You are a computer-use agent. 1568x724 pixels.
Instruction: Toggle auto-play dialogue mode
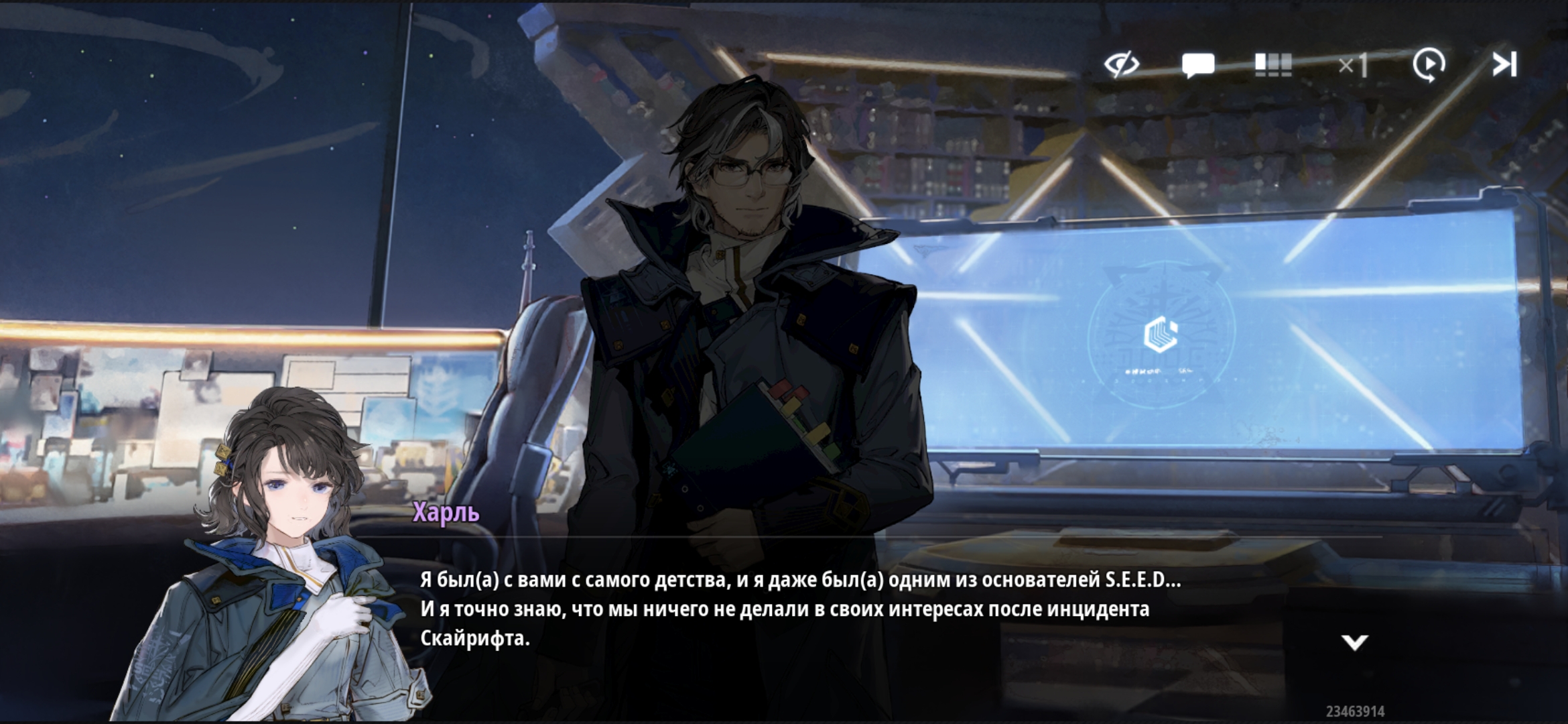1429,65
